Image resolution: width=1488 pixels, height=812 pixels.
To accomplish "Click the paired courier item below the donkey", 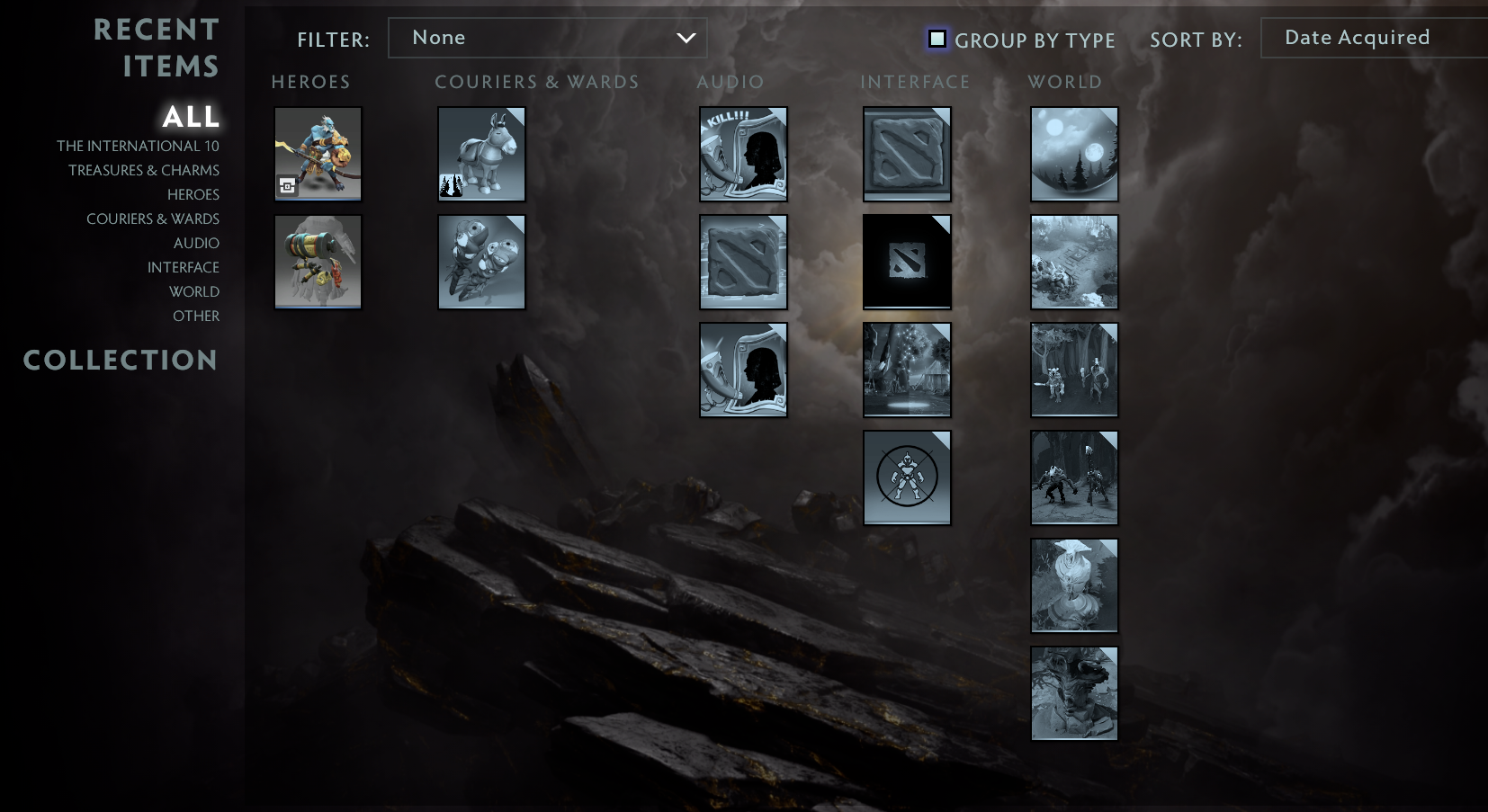I will tap(481, 262).
